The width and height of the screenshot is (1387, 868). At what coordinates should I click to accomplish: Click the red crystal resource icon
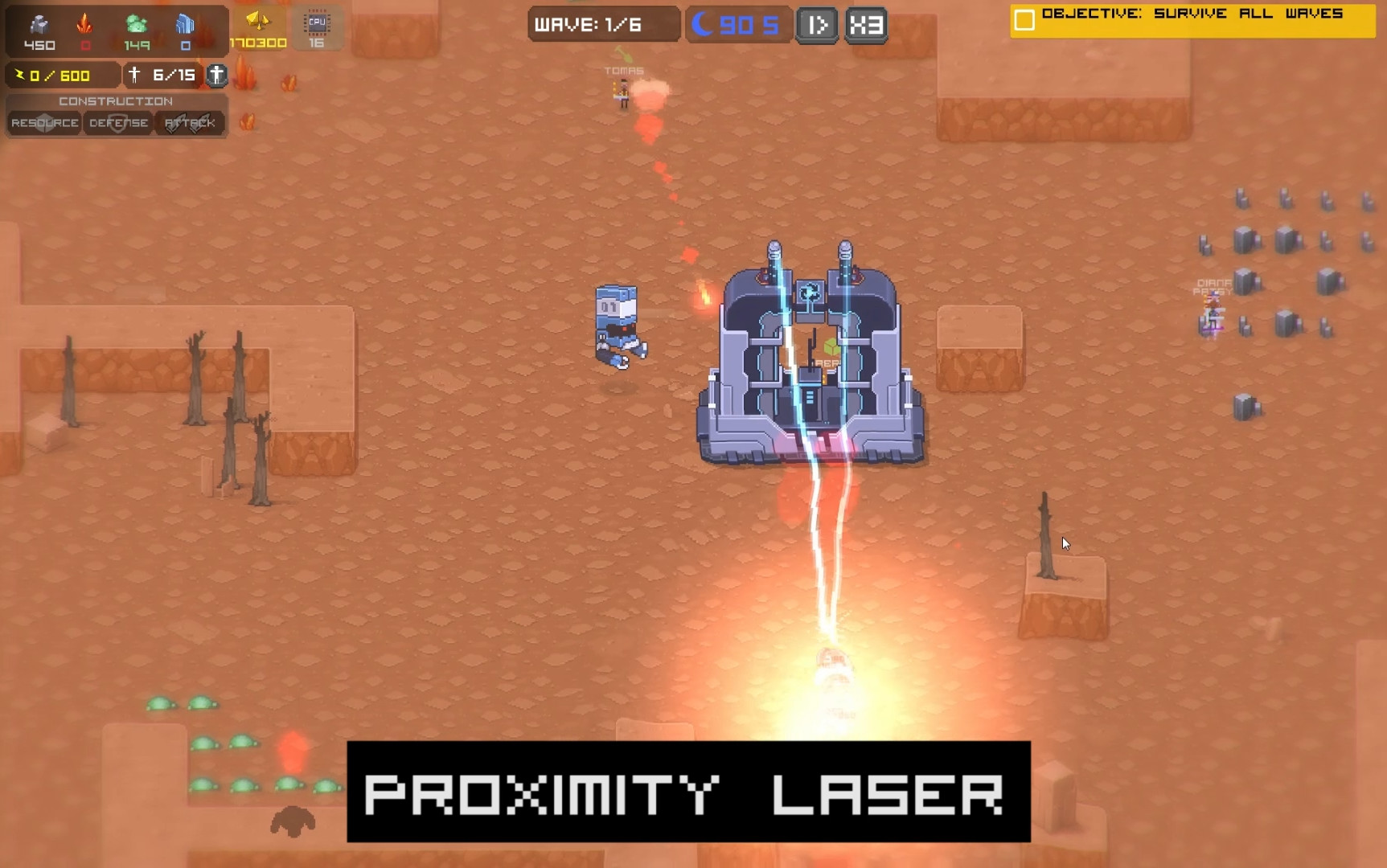tap(85, 25)
